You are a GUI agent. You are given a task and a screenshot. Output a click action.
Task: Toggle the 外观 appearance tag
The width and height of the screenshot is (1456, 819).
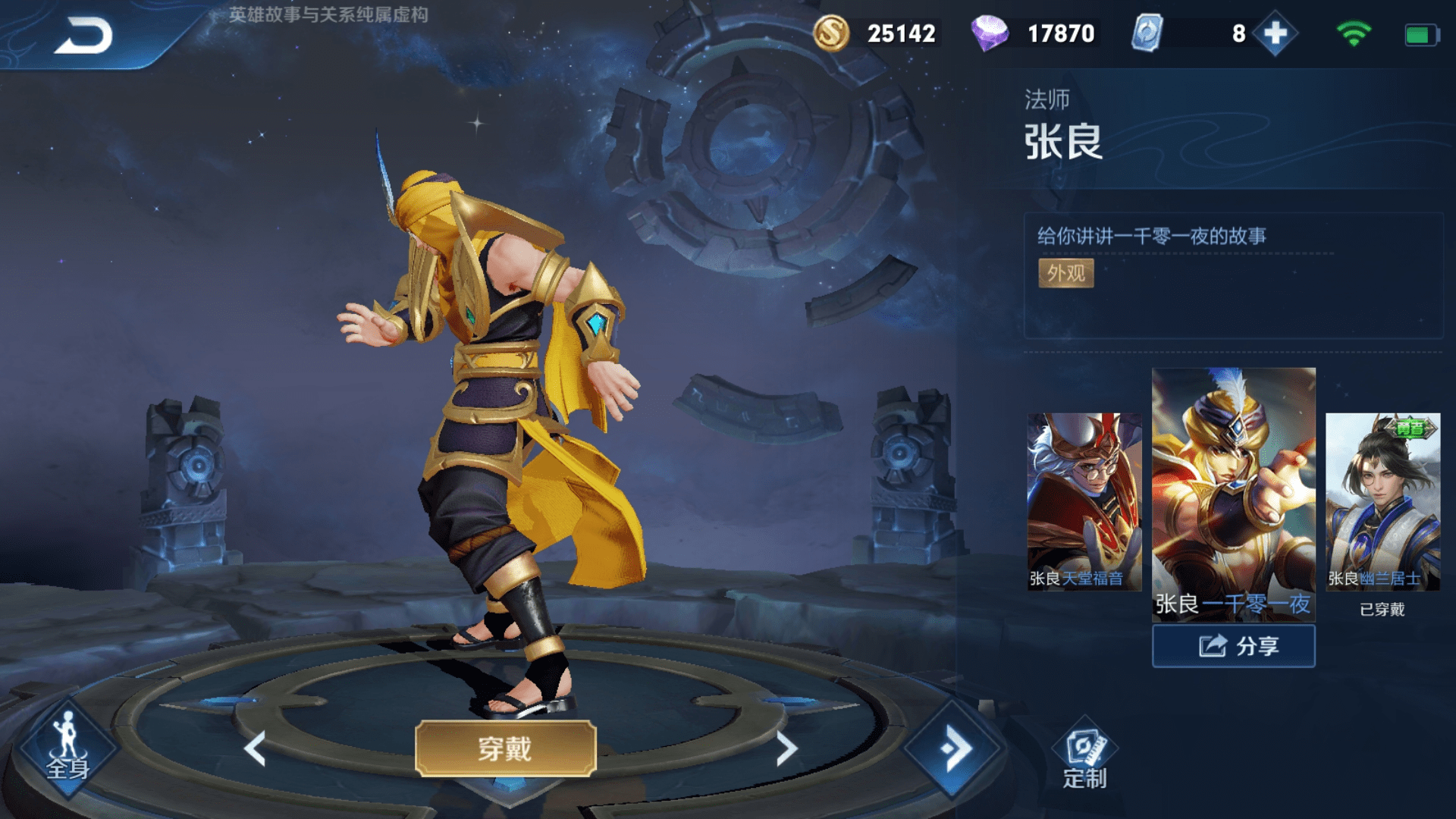click(x=1065, y=274)
